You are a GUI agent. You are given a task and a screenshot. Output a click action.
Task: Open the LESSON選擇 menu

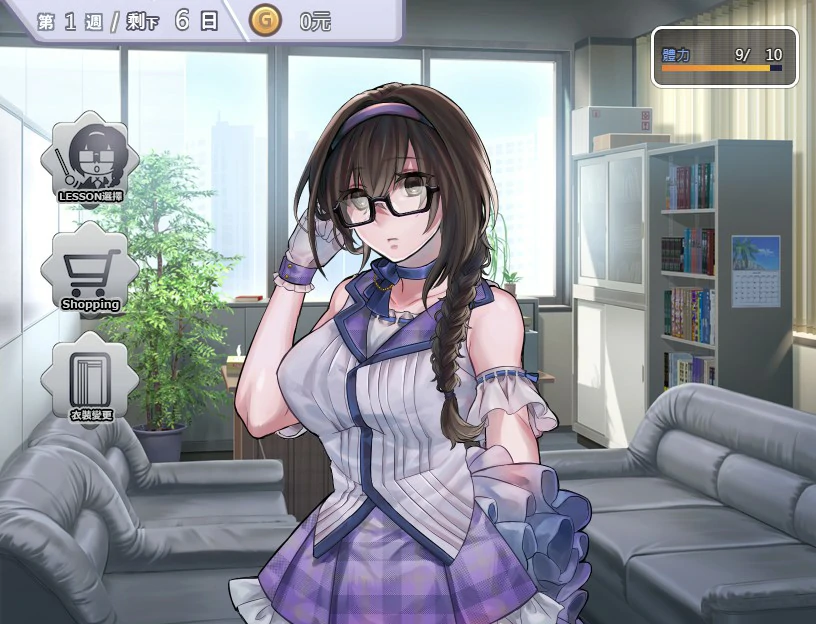[90, 160]
